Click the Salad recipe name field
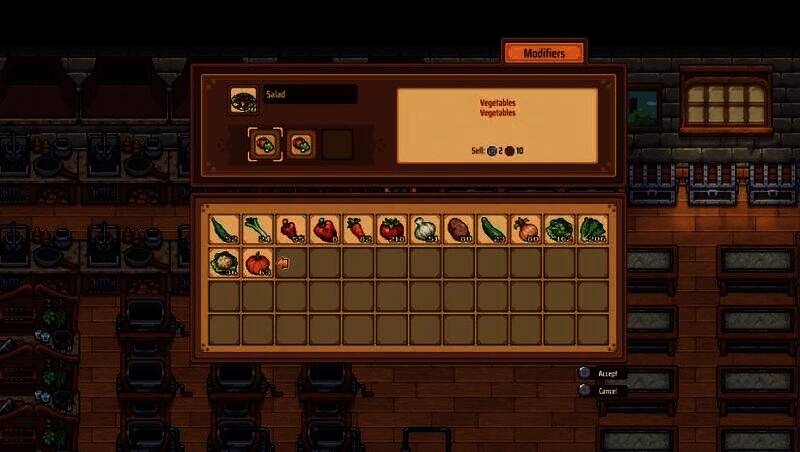This screenshot has width=800, height=452. tap(309, 94)
